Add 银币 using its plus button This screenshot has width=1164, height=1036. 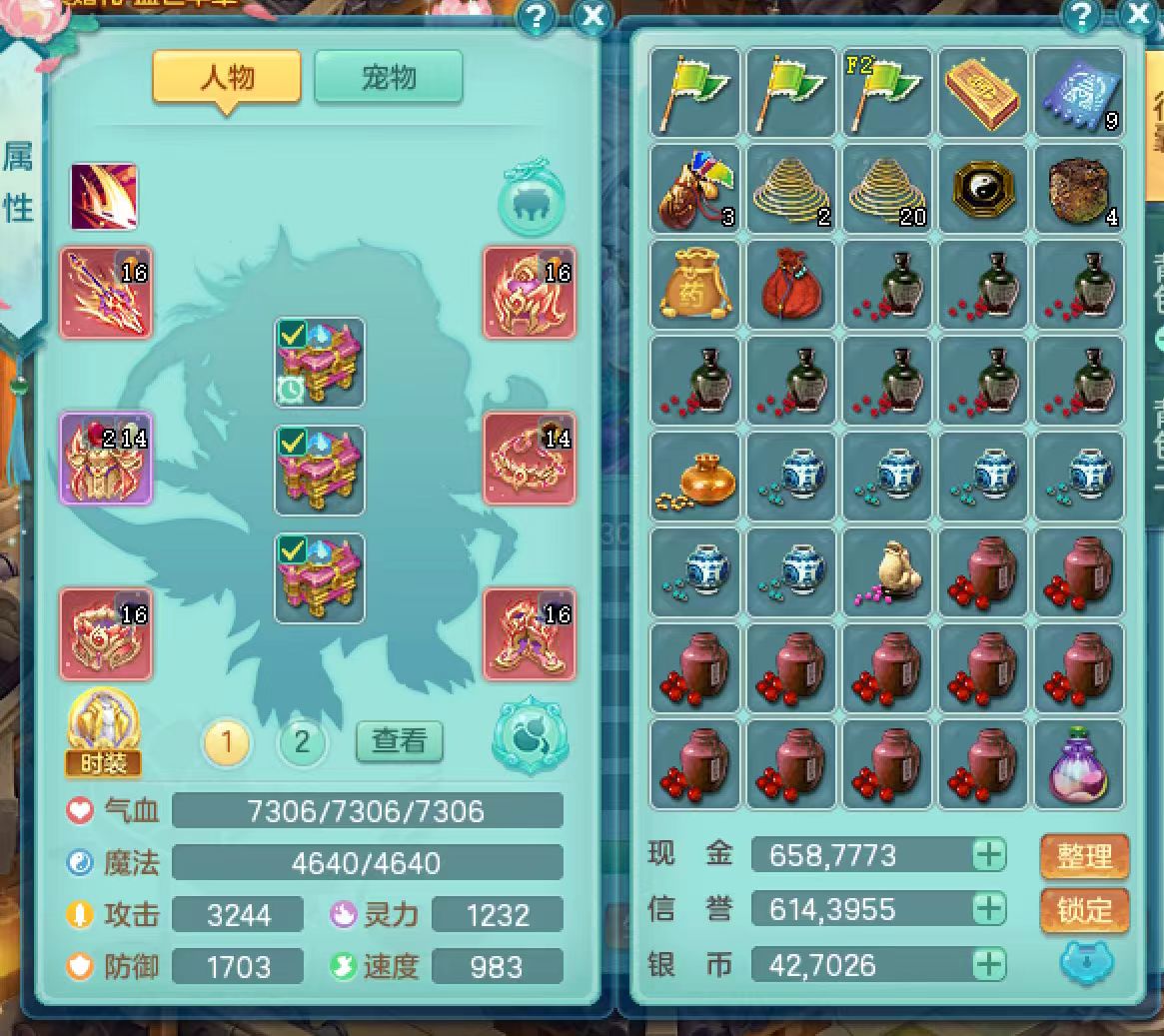coord(989,964)
